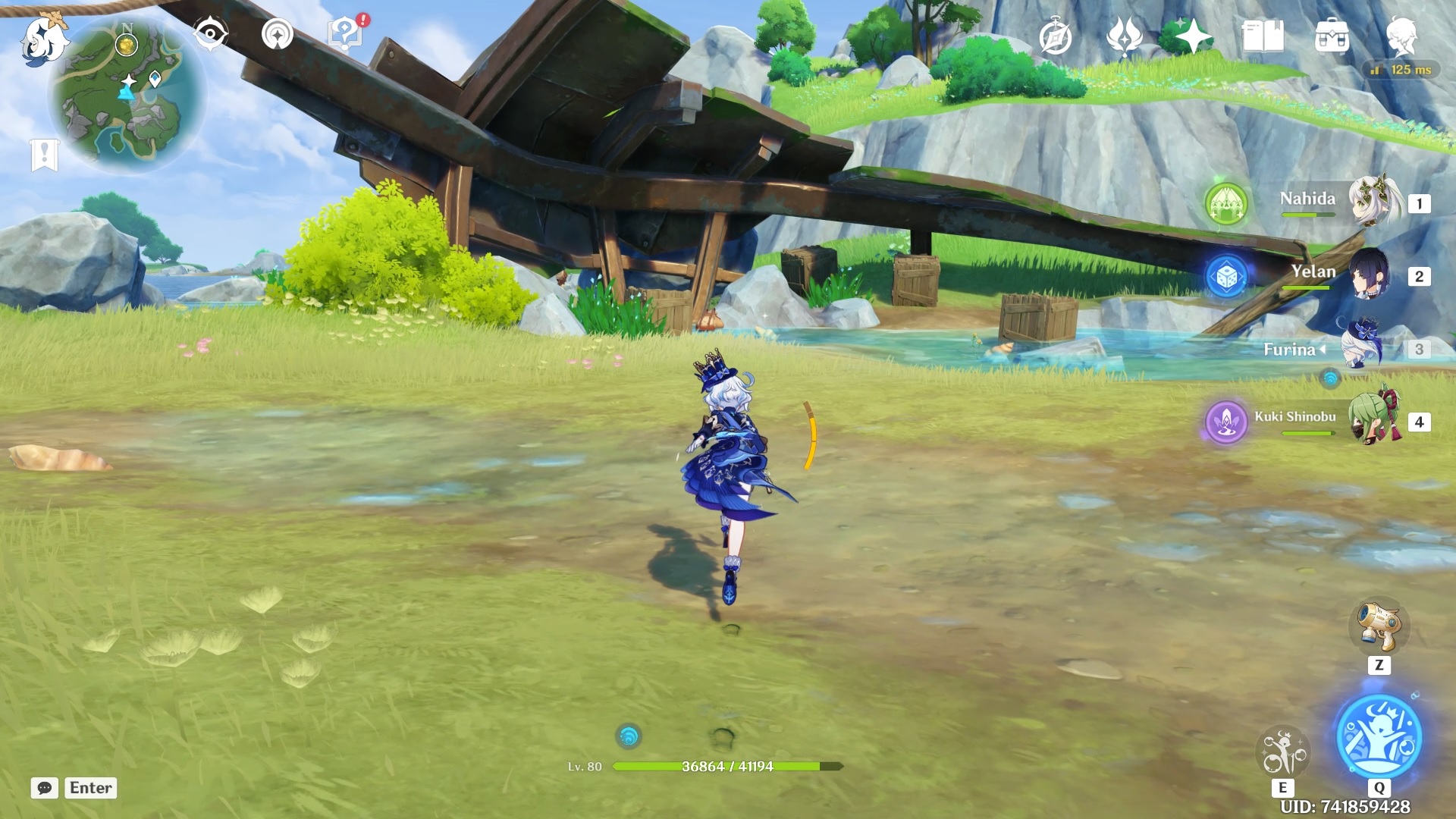Toggle the elemental sight eye icon

210,34
